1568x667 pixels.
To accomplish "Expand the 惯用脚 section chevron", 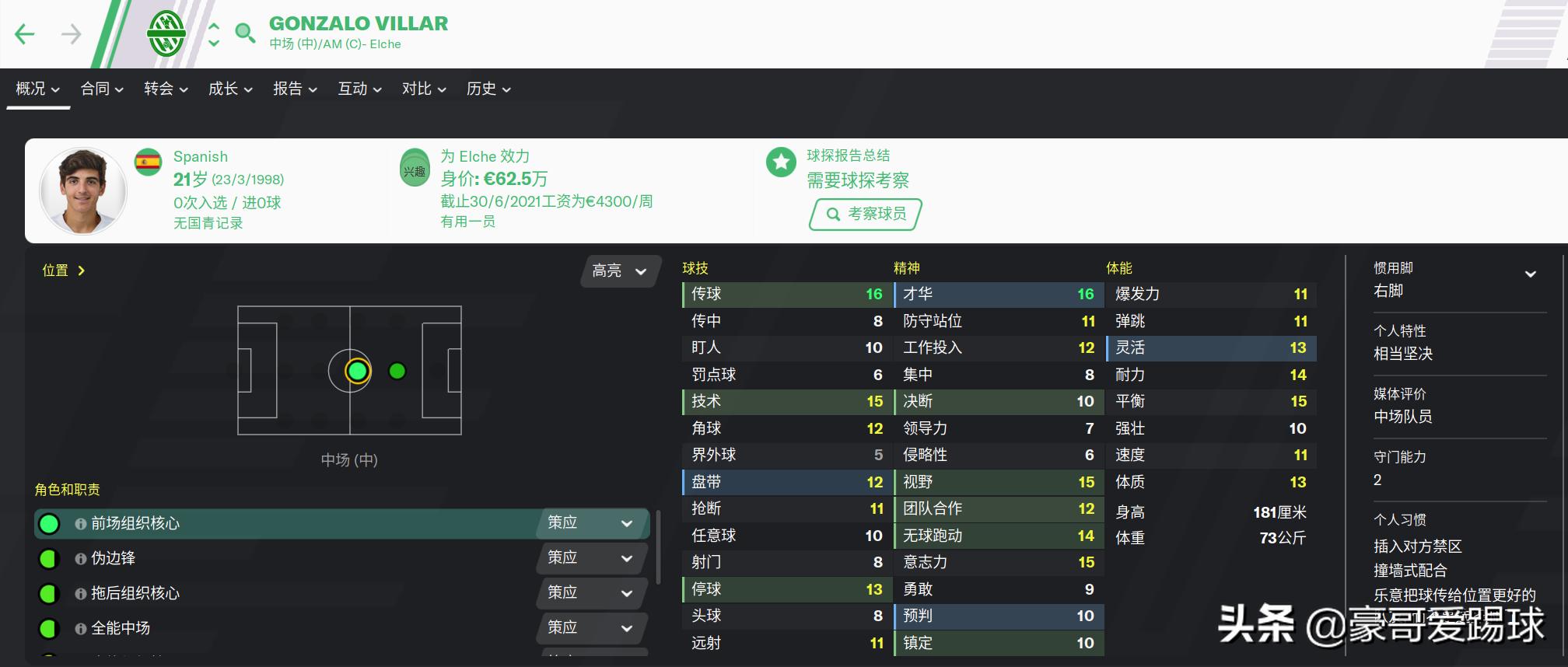I will point(1531,274).
